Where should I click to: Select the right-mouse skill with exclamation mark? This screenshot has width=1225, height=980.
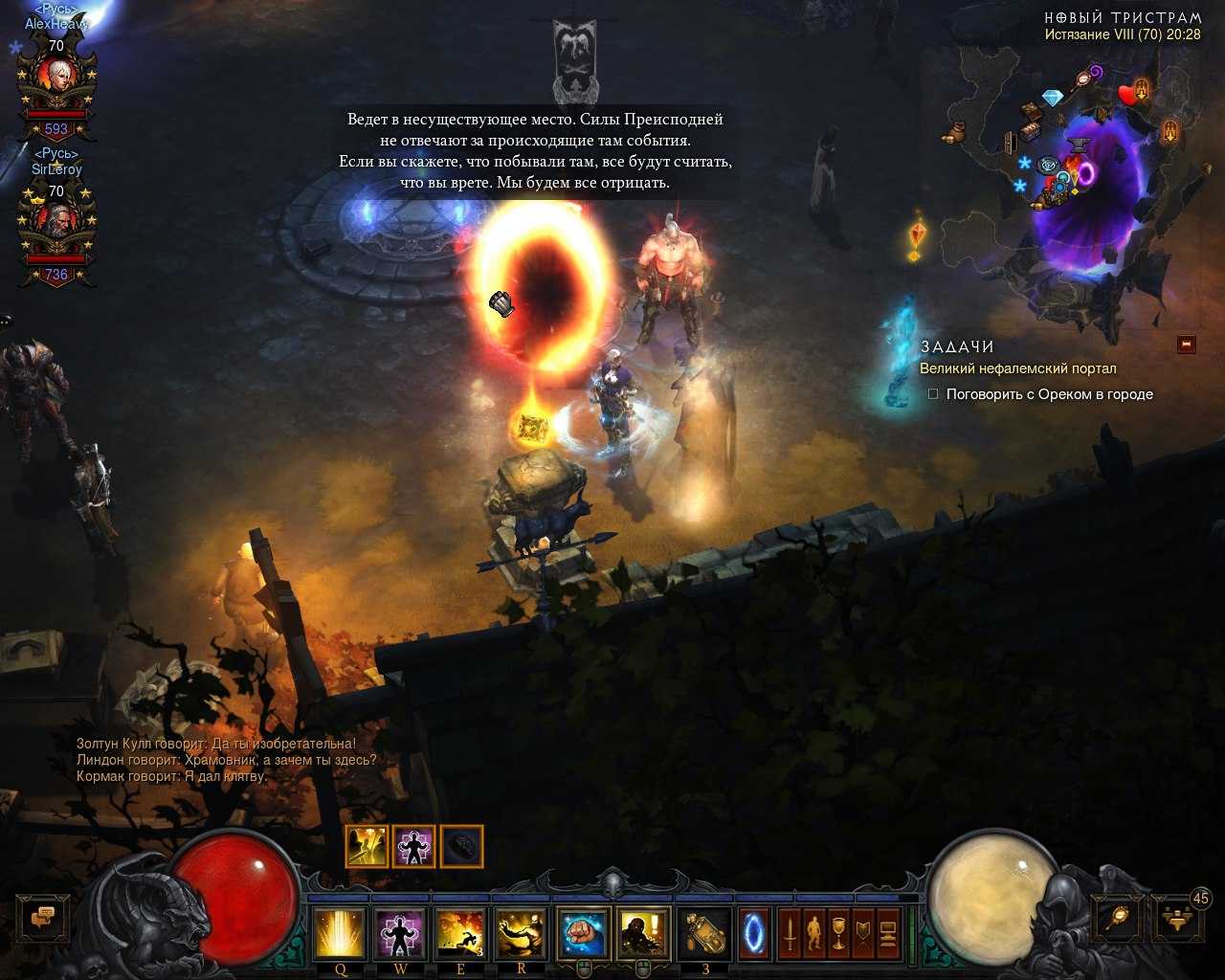click(643, 933)
